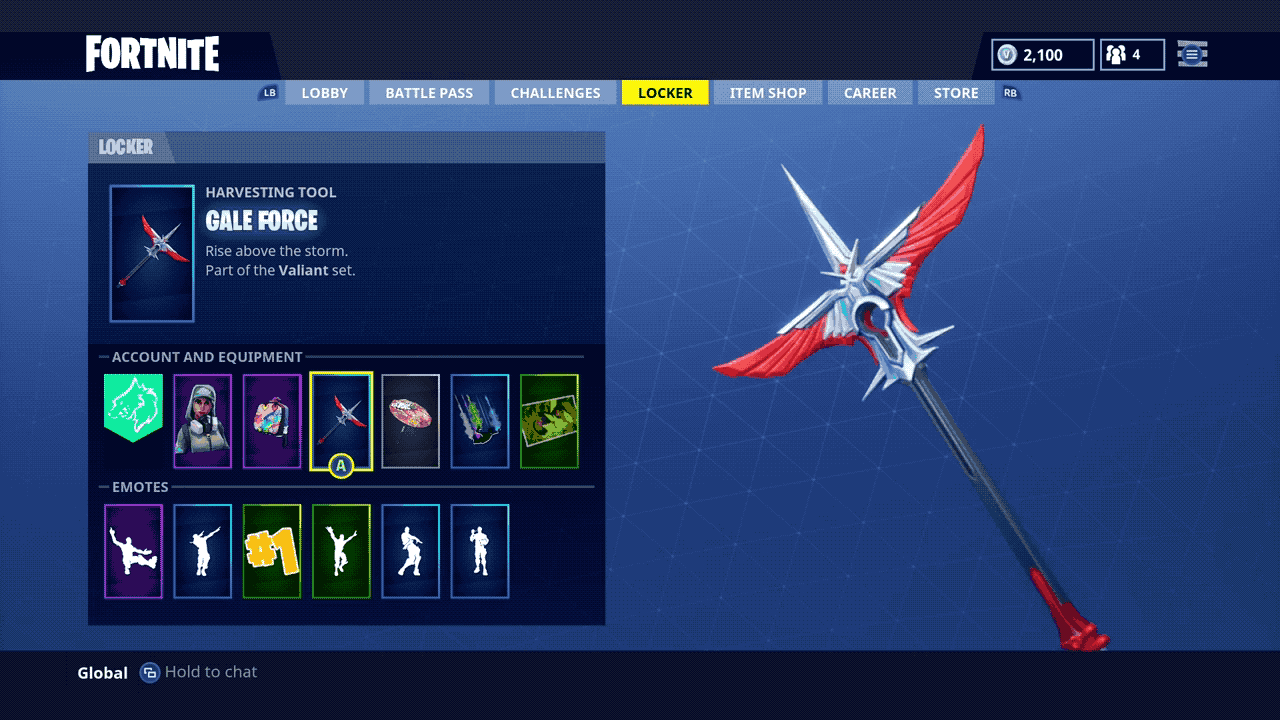The width and height of the screenshot is (1280, 720).
Task: Open the Item Shop tab
Action: pos(767,93)
